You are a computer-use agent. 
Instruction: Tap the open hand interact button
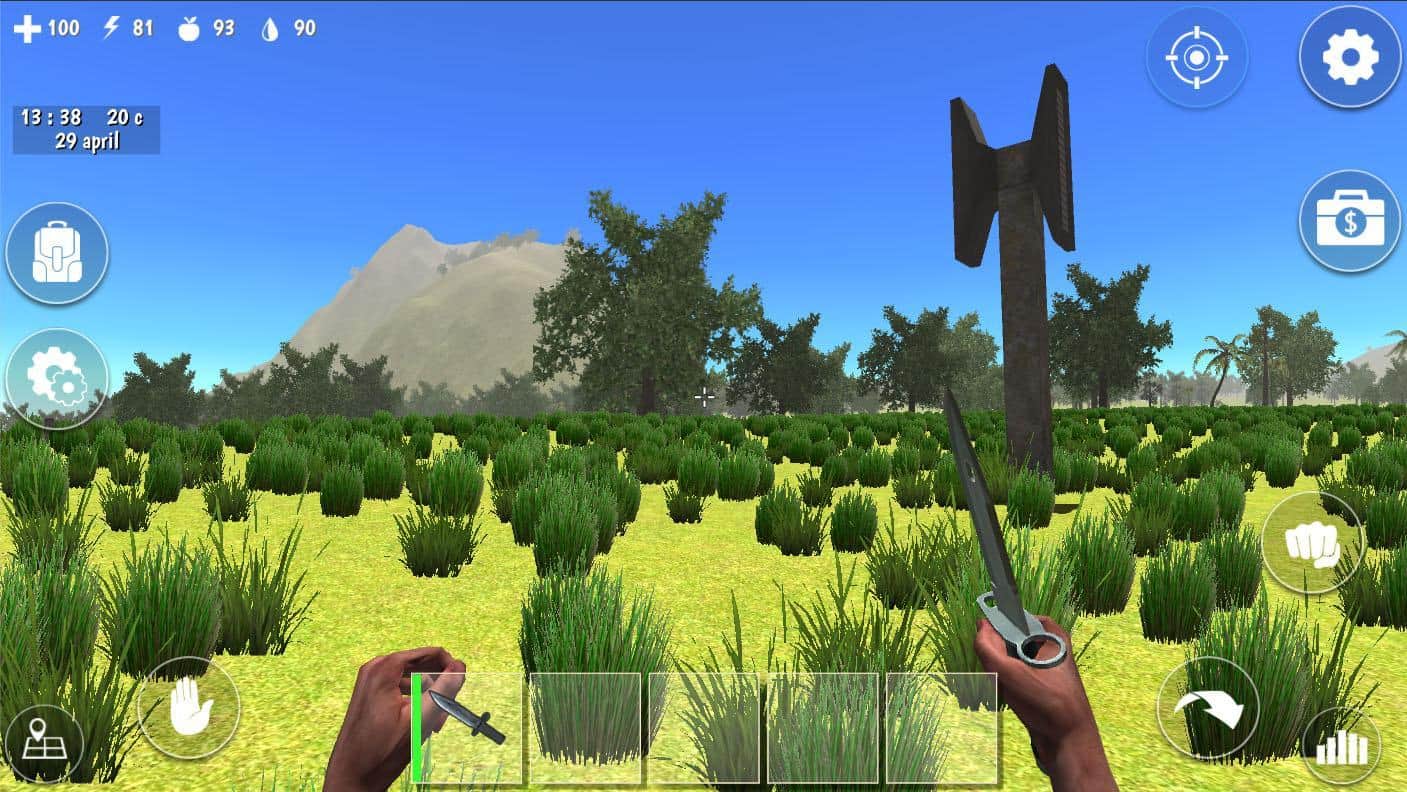189,709
